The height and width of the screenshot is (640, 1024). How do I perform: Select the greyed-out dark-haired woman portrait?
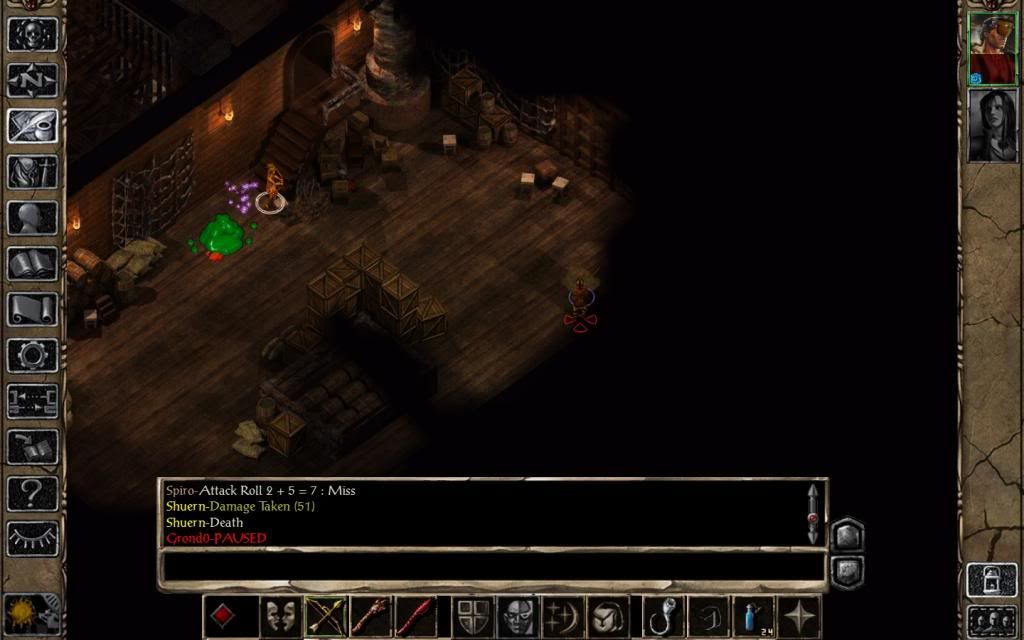coord(992,125)
